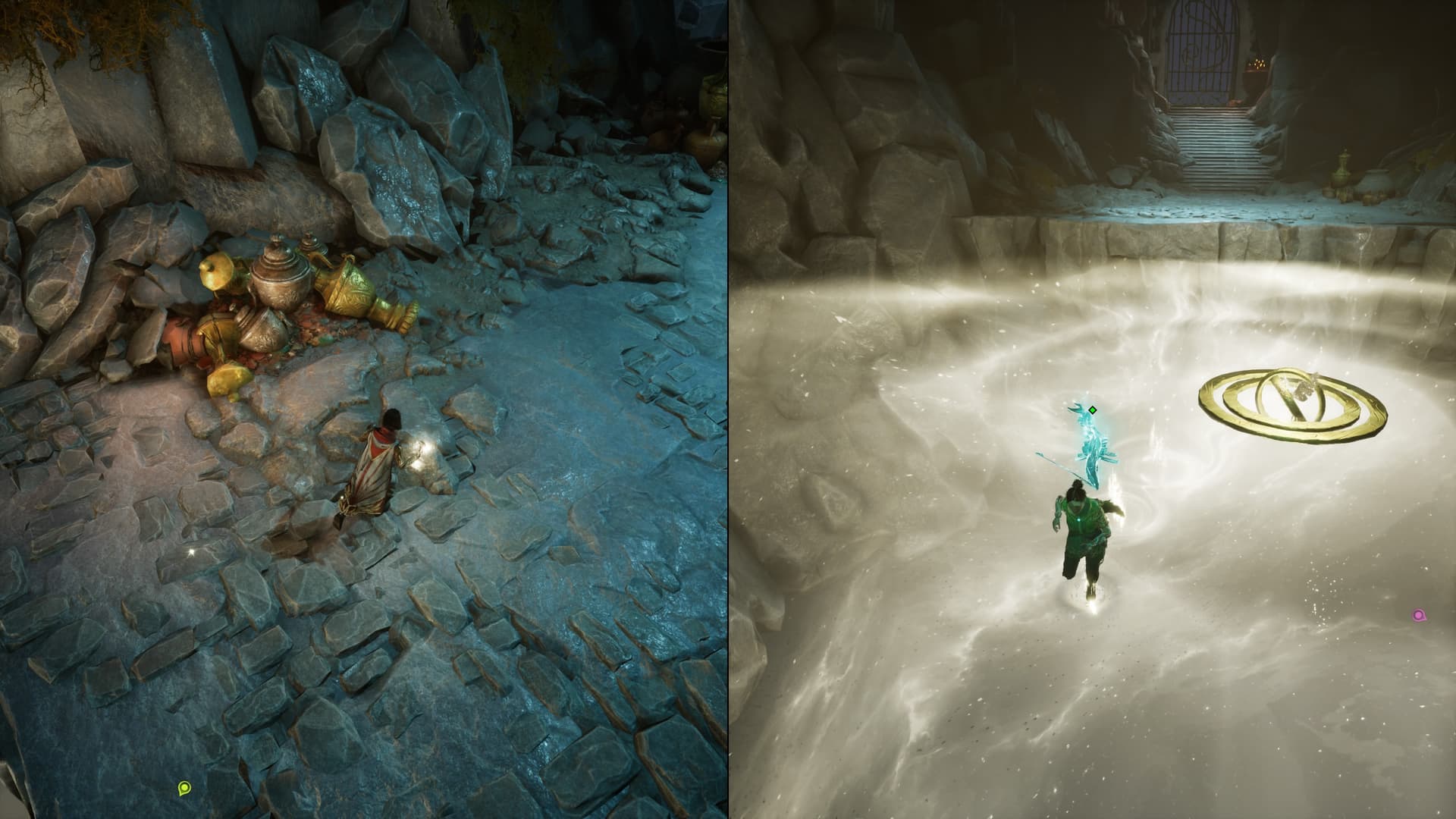The image size is (1456, 819).
Task: Click the green partner location marker
Action: (184, 789)
